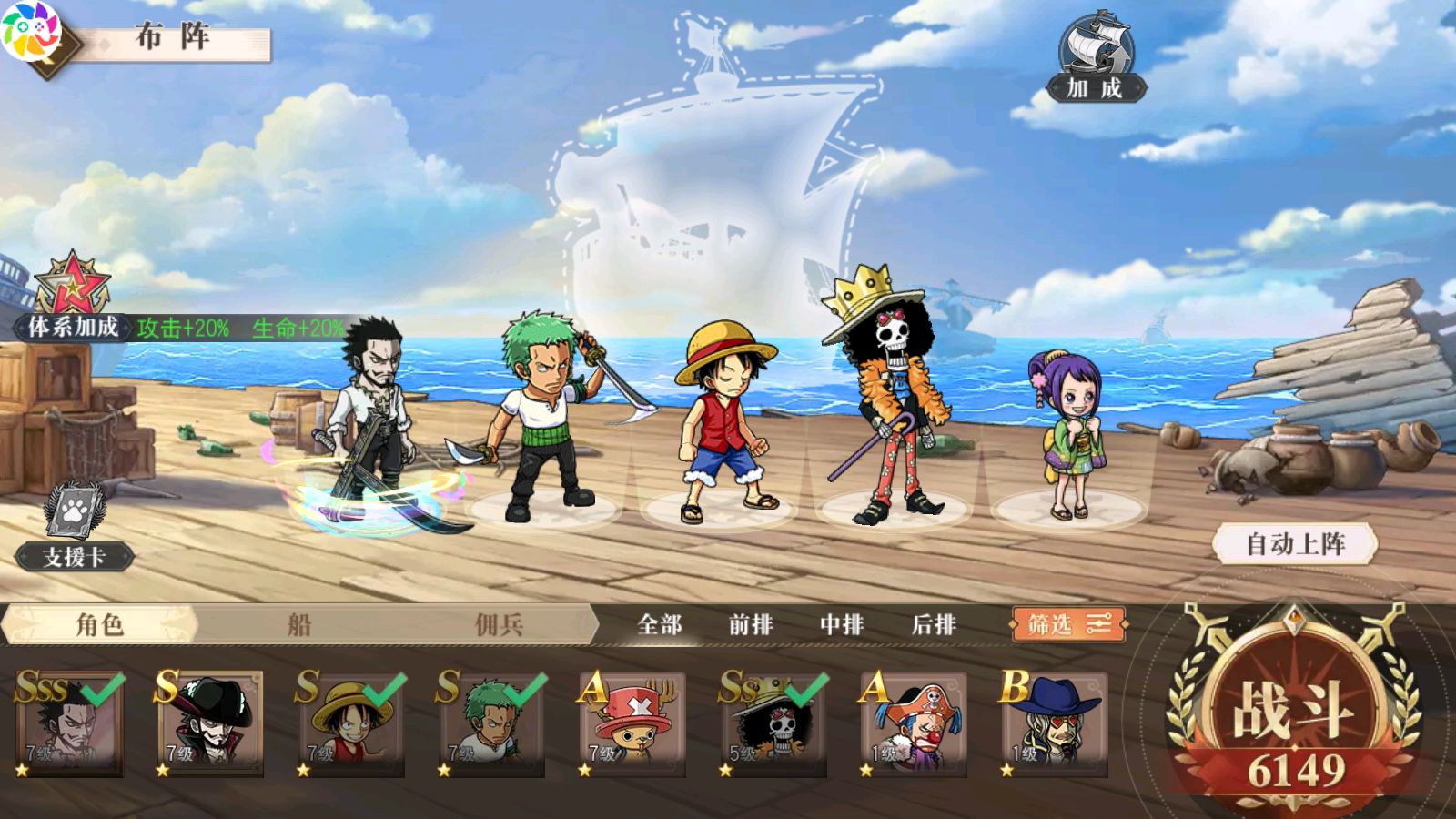The height and width of the screenshot is (819, 1456).
Task: Tap the 自动上阵 auto-deploy button
Action: pos(1295,544)
